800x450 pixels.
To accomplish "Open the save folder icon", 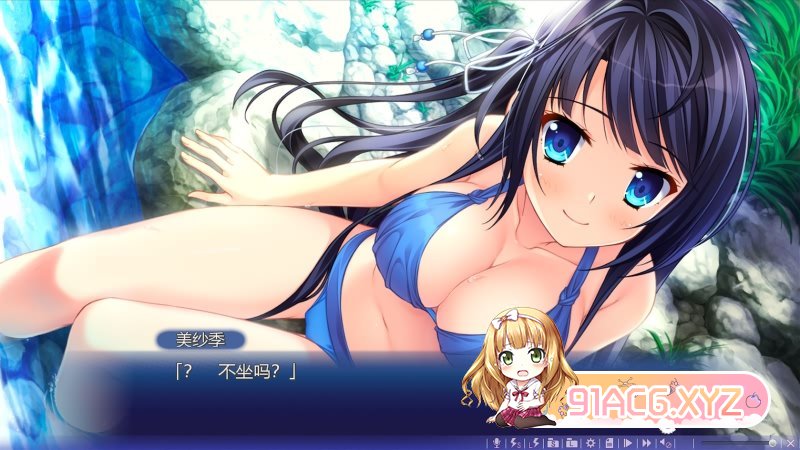I will [550, 442].
